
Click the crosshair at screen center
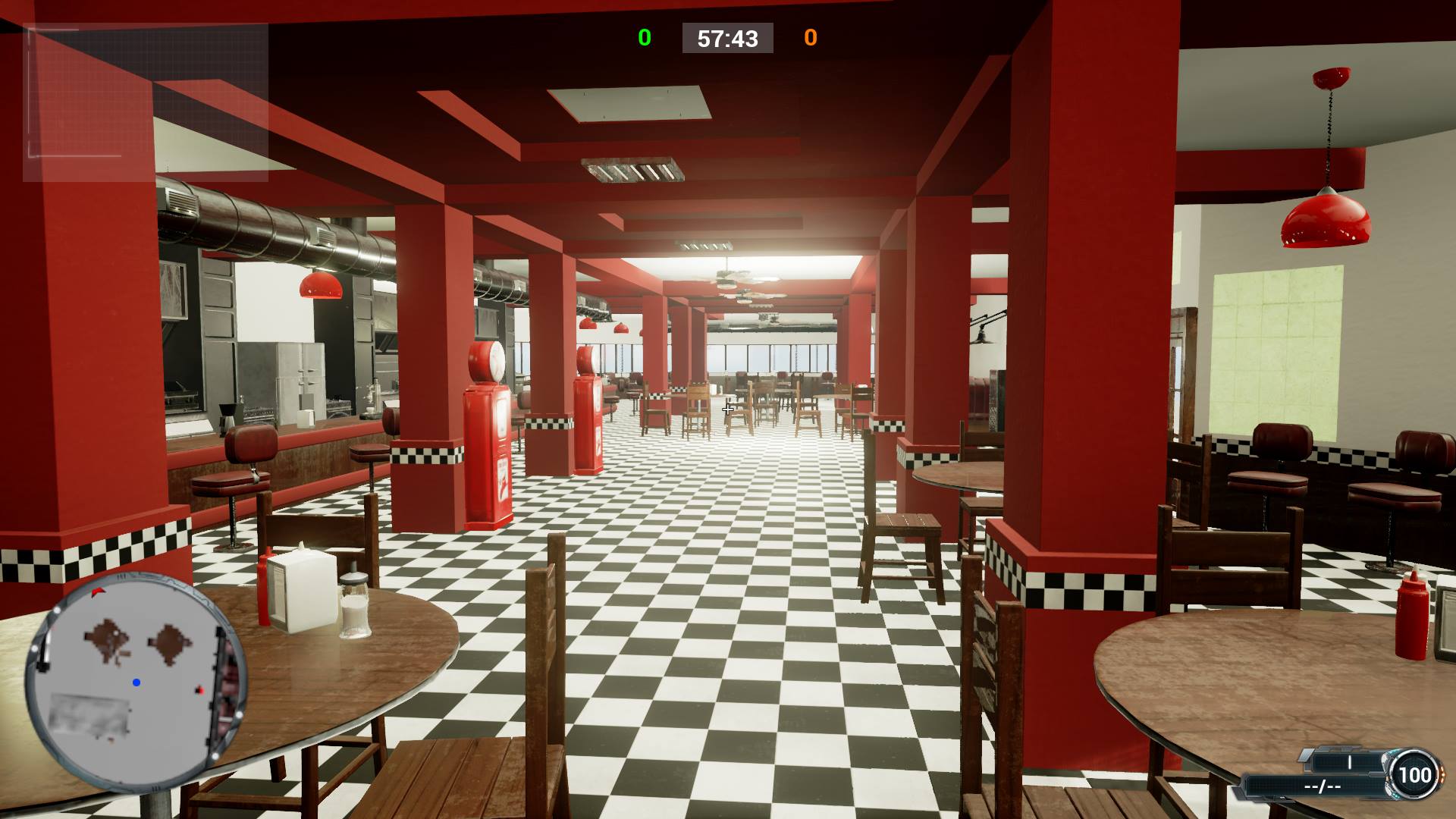pos(726,409)
